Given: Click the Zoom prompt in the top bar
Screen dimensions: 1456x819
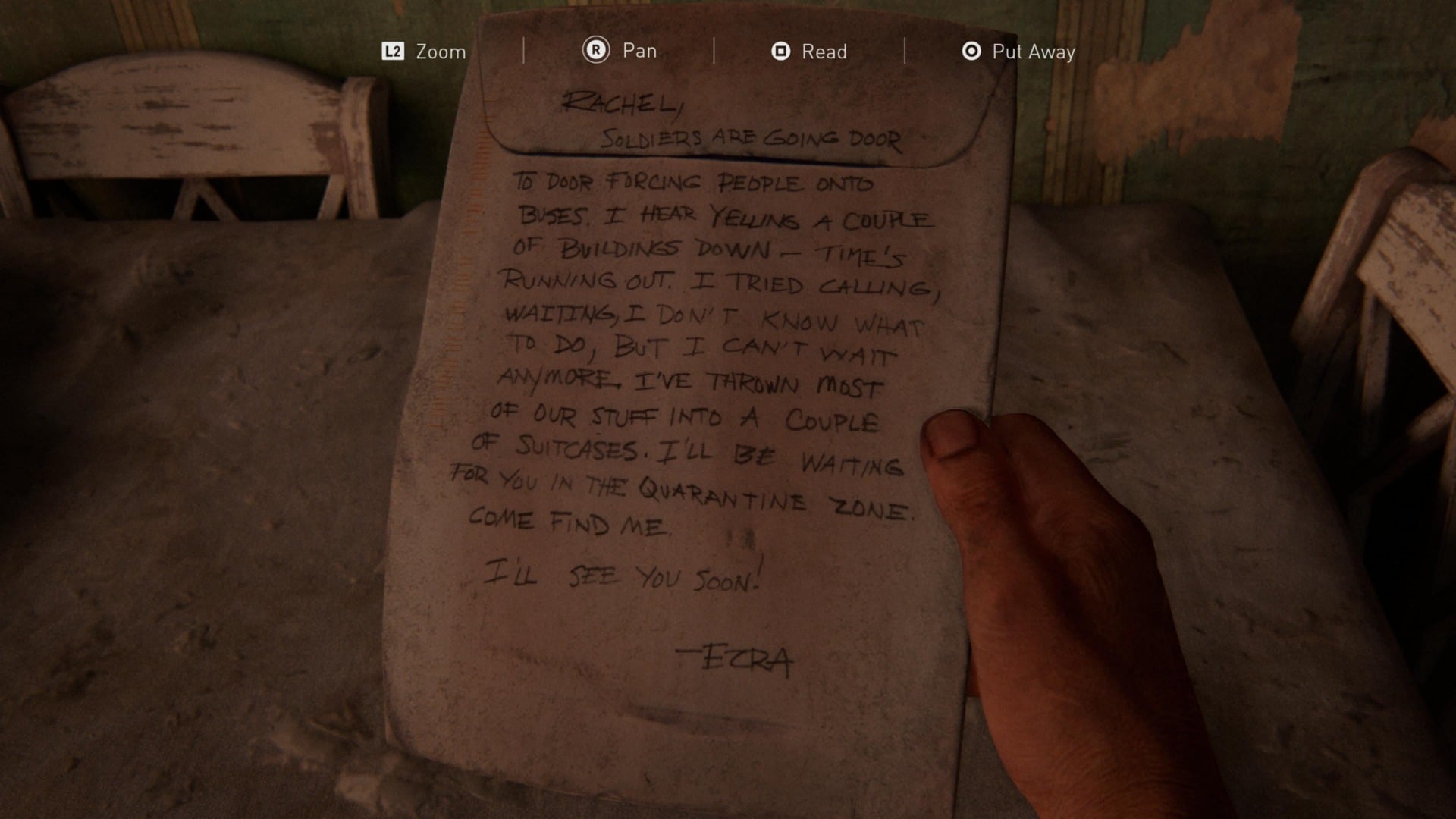Looking at the screenshot, I should tap(440, 52).
